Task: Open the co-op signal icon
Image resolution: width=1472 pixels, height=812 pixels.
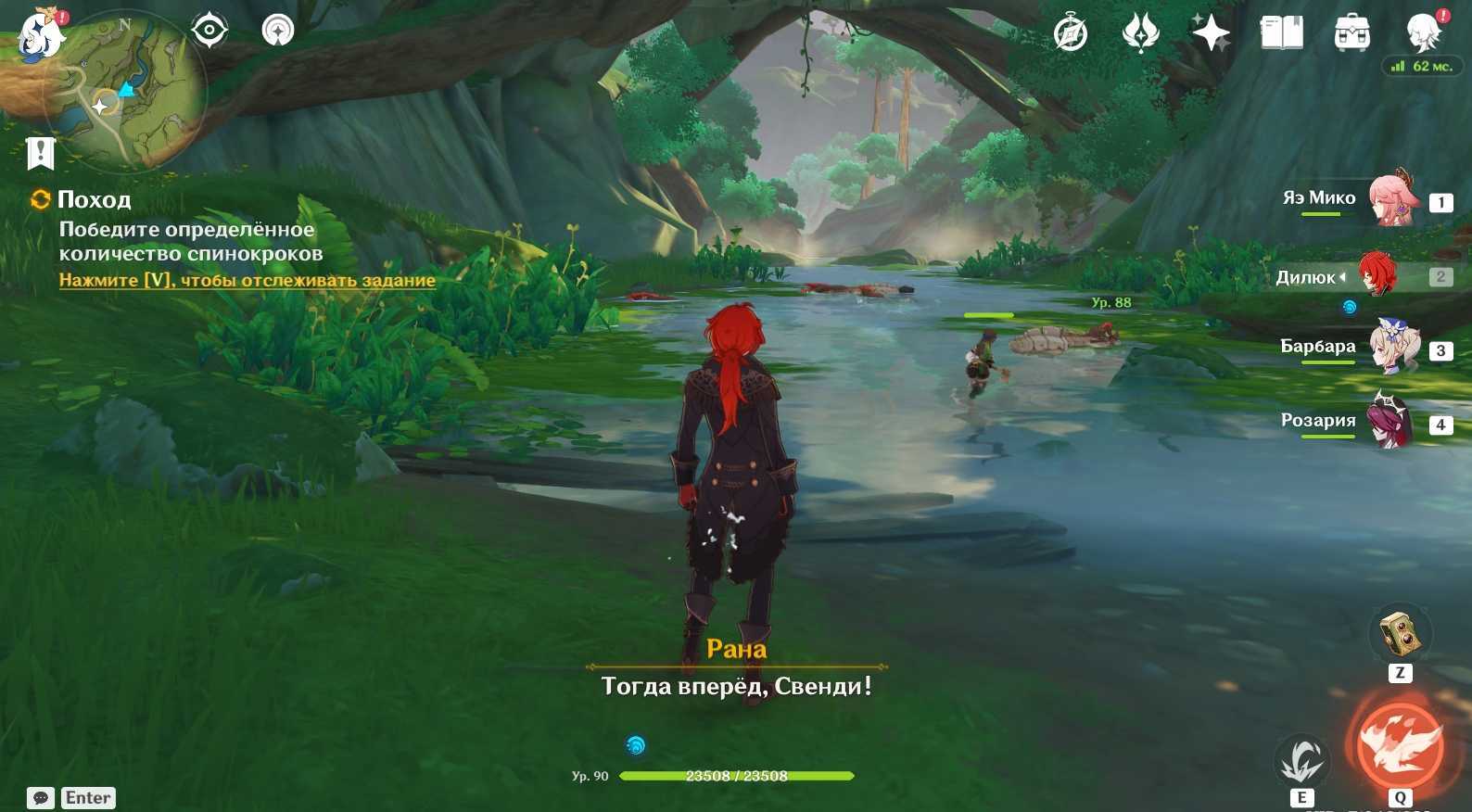Action: 277,31
